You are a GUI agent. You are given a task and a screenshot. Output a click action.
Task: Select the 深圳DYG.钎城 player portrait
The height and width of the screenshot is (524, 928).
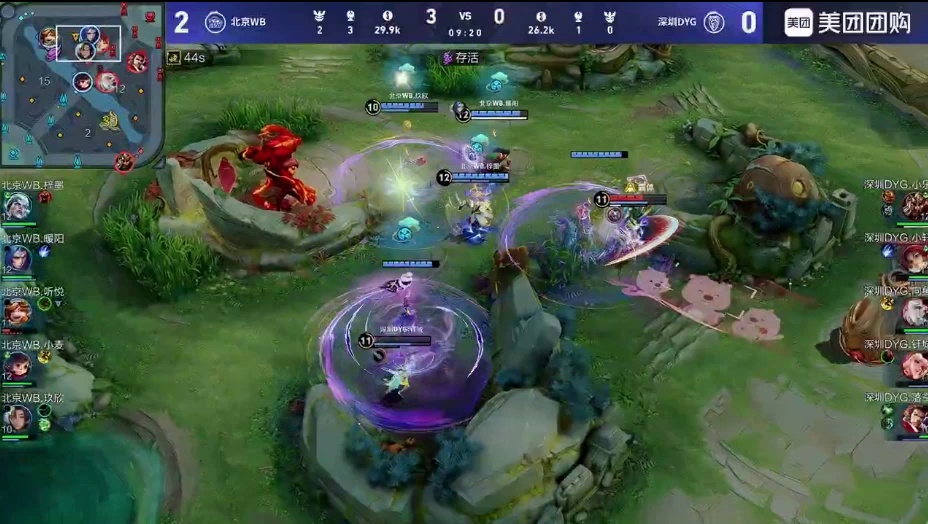[914, 365]
